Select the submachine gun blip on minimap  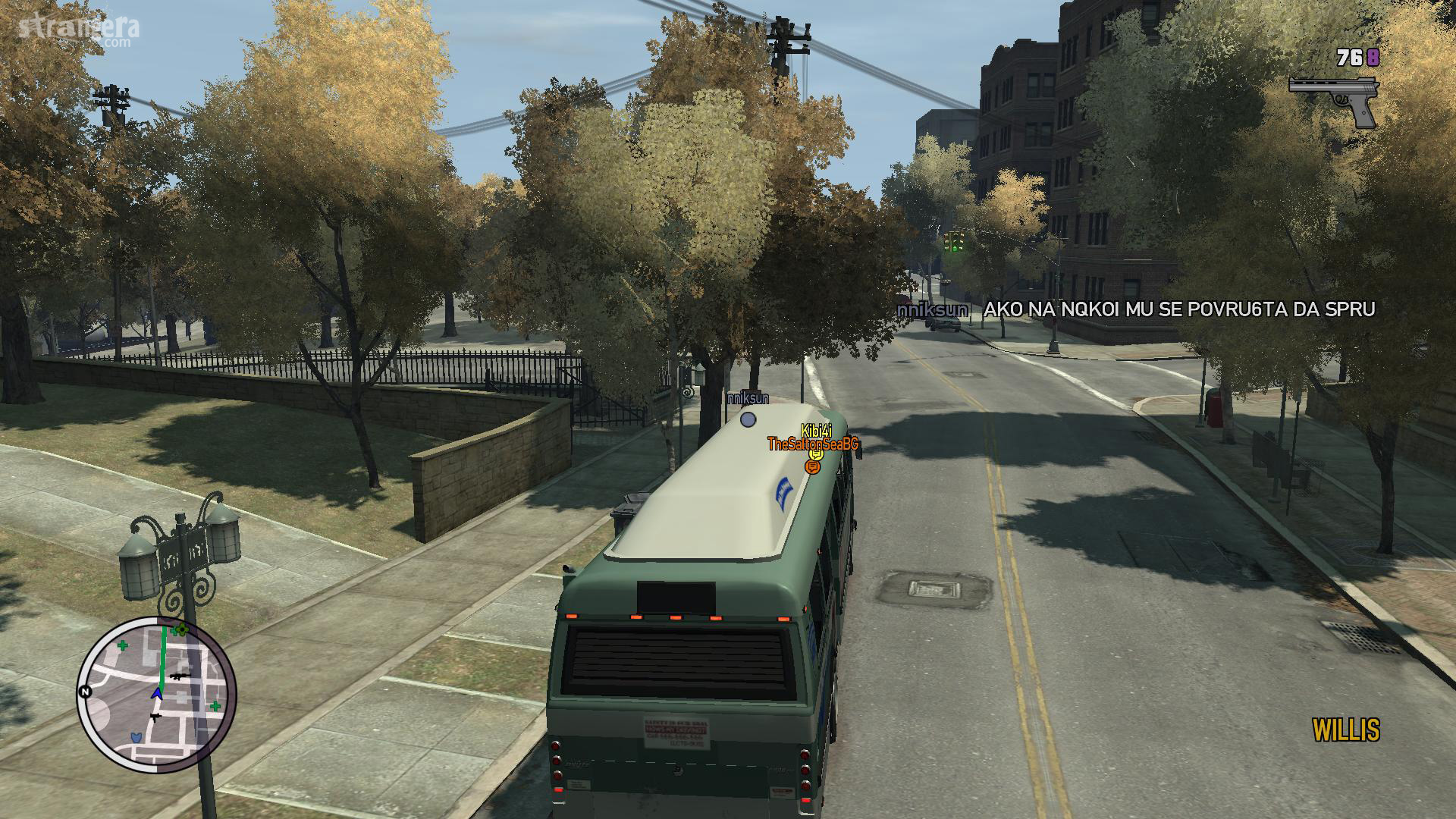pyautogui.click(x=155, y=716)
